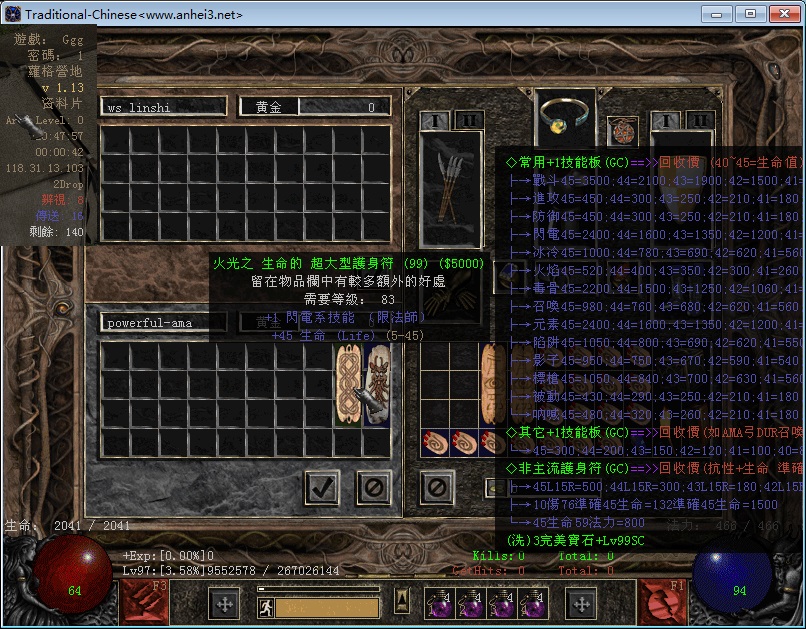Pick the grand charm with the grey tip

pyautogui.click(x=378, y=384)
